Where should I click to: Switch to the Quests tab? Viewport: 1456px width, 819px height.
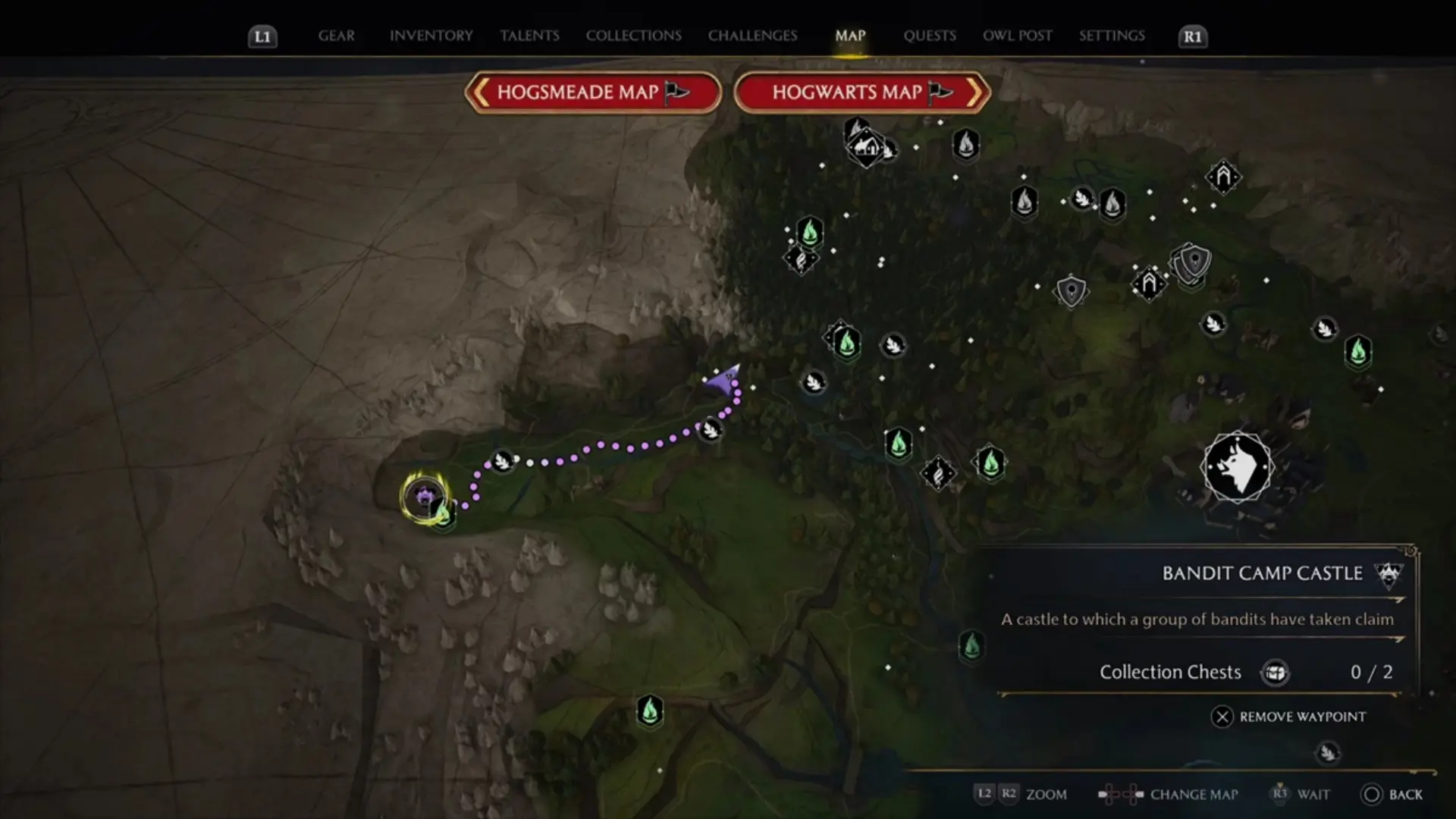tap(929, 35)
